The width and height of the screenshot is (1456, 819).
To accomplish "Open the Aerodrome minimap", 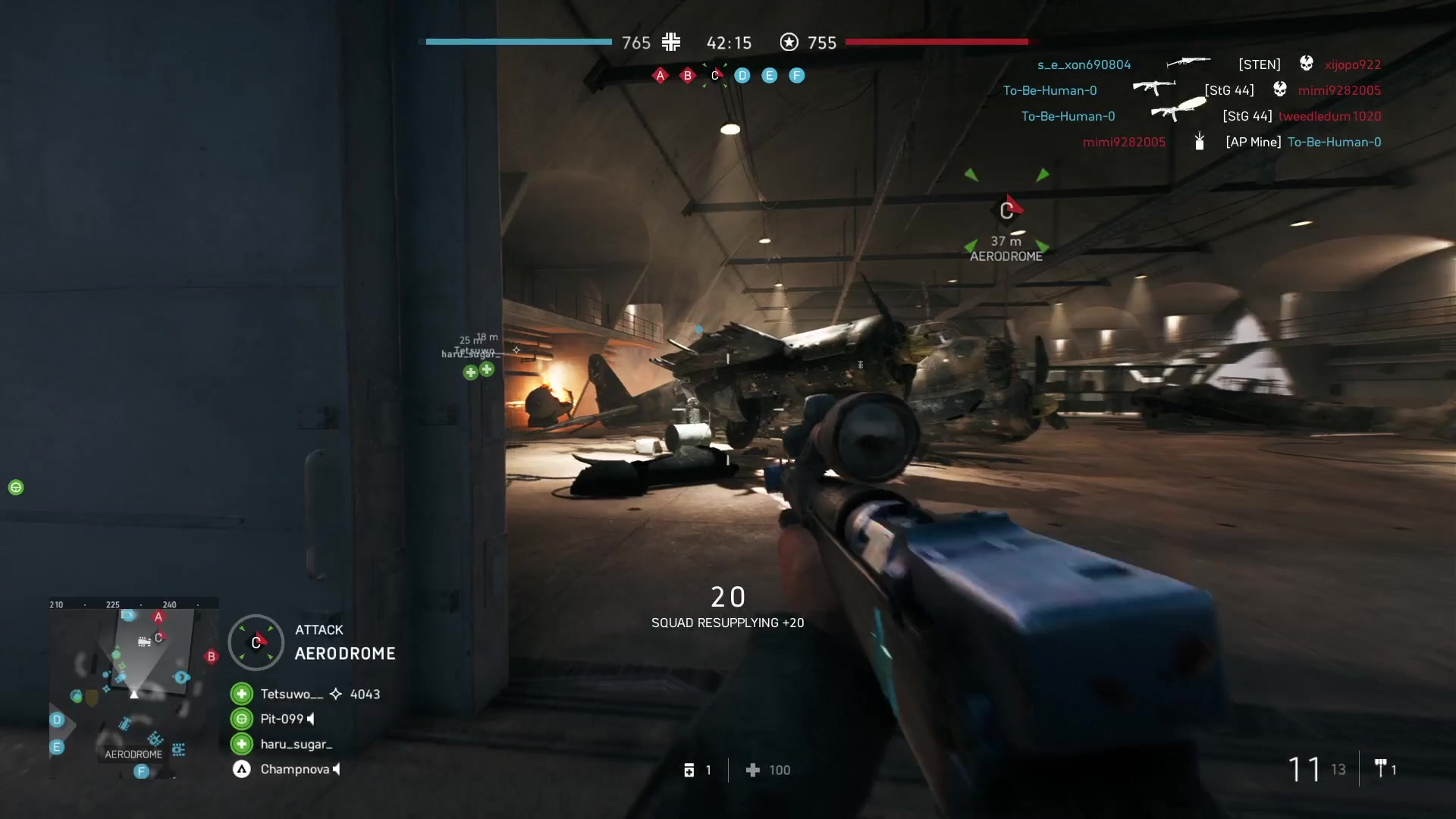I will [x=134, y=688].
